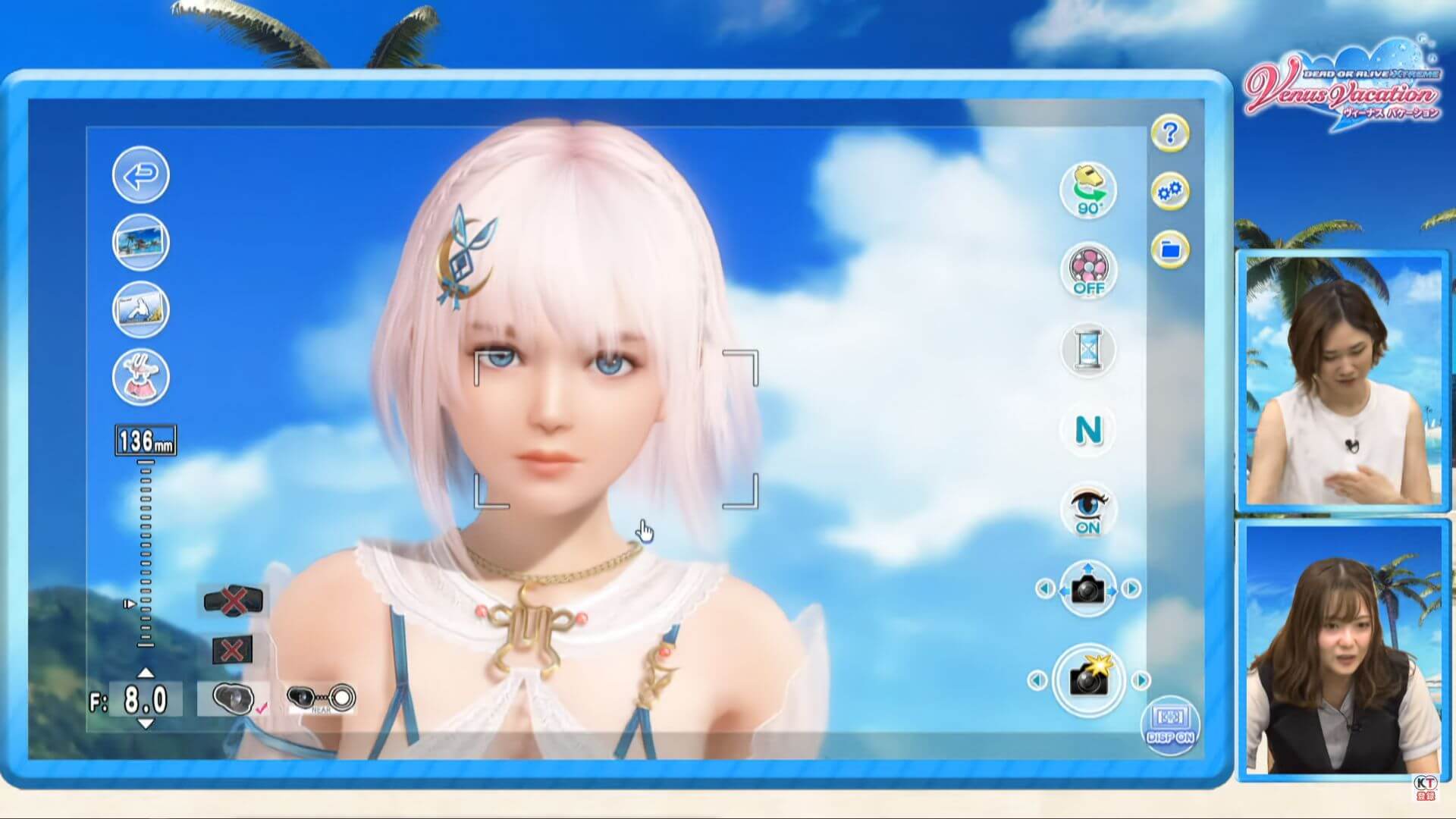Toggle the checked lens focus option

[234, 698]
